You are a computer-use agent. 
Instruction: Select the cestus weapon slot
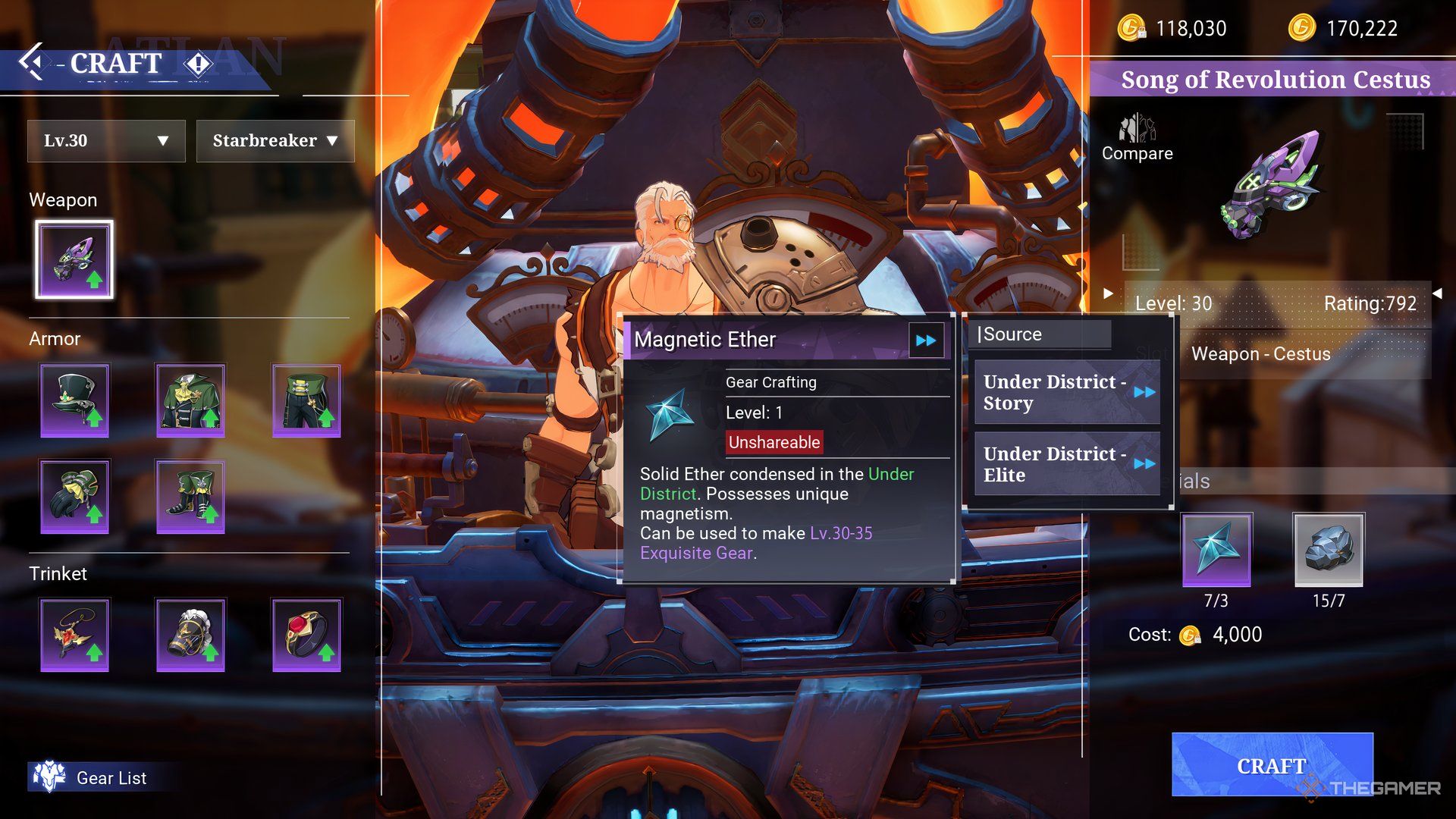tap(74, 259)
